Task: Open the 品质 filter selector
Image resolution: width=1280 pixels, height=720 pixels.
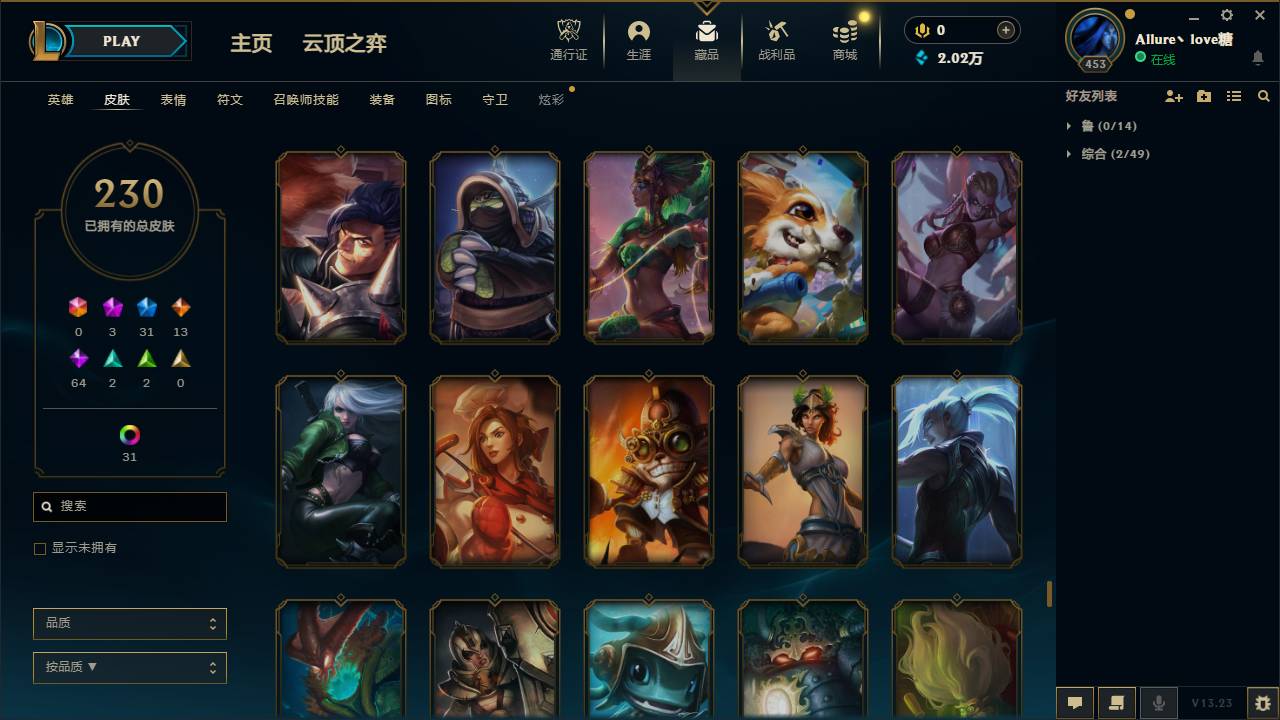Action: (x=129, y=623)
